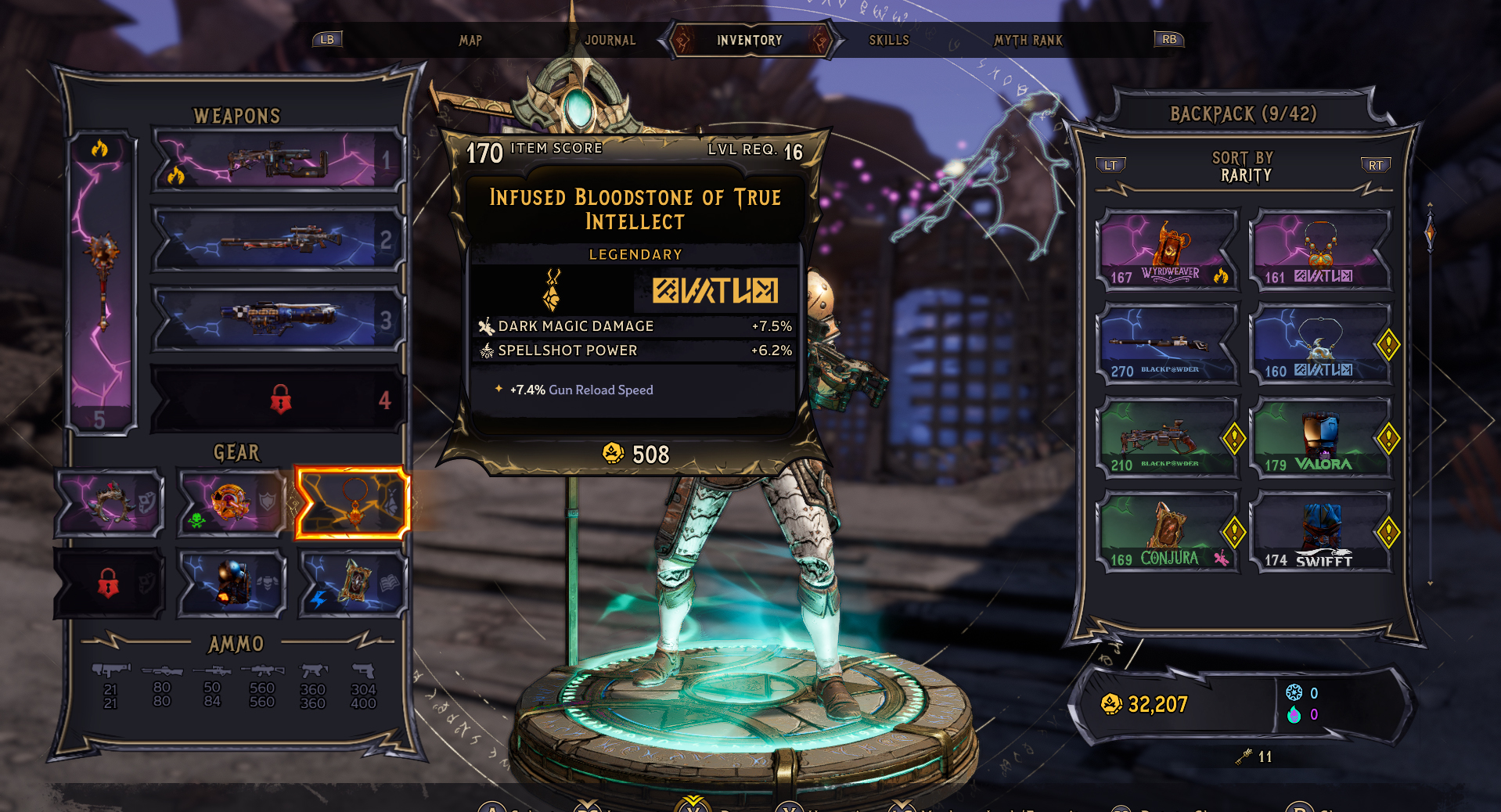This screenshot has height=812, width=1501.
Task: Select weapon slot 1 with fire element
Action: (x=278, y=161)
